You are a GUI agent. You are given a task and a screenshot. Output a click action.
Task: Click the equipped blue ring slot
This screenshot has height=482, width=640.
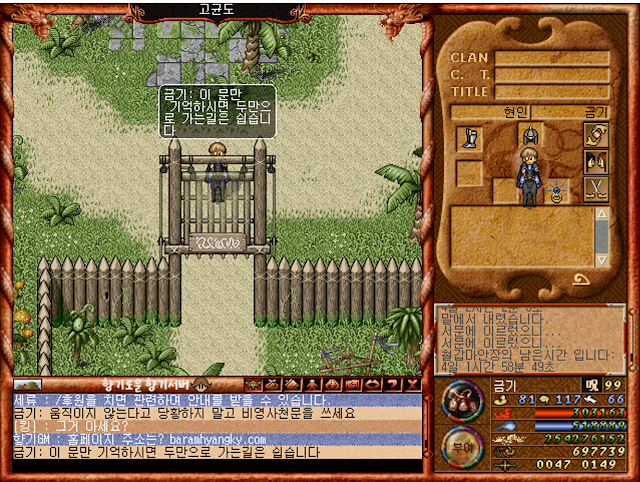tap(556, 188)
